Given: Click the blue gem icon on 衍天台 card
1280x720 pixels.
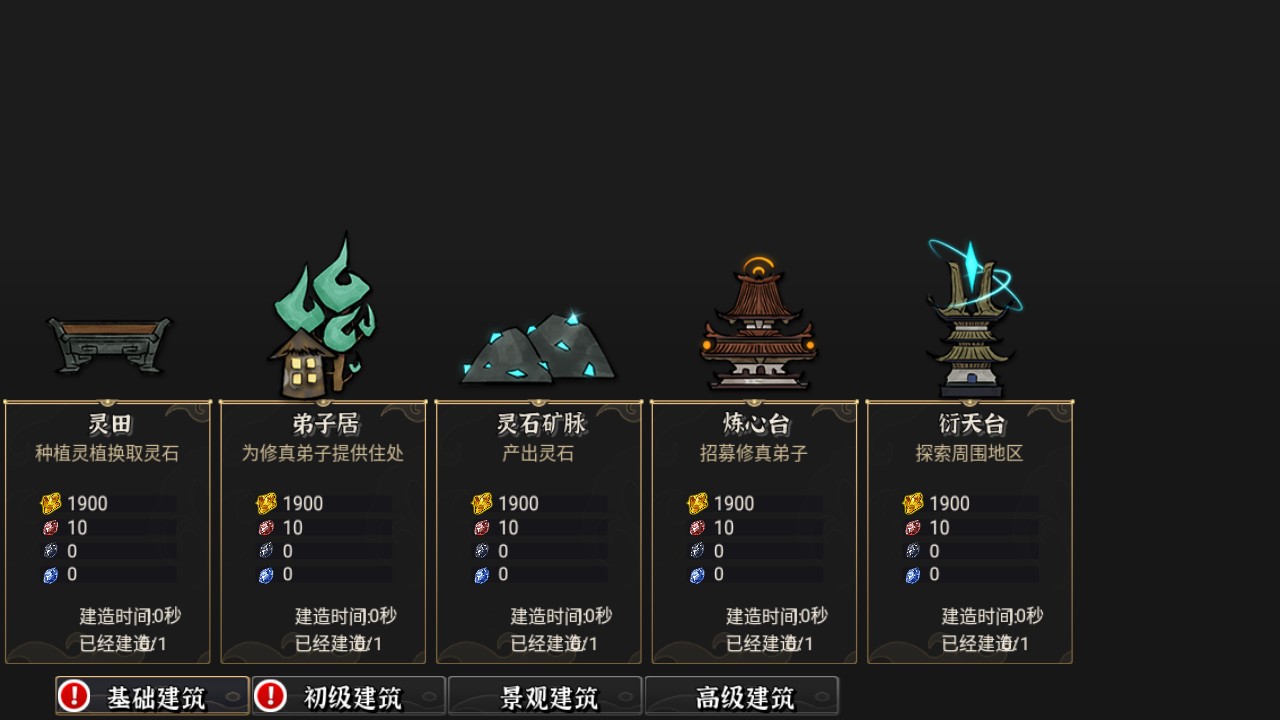Looking at the screenshot, I should (914, 575).
